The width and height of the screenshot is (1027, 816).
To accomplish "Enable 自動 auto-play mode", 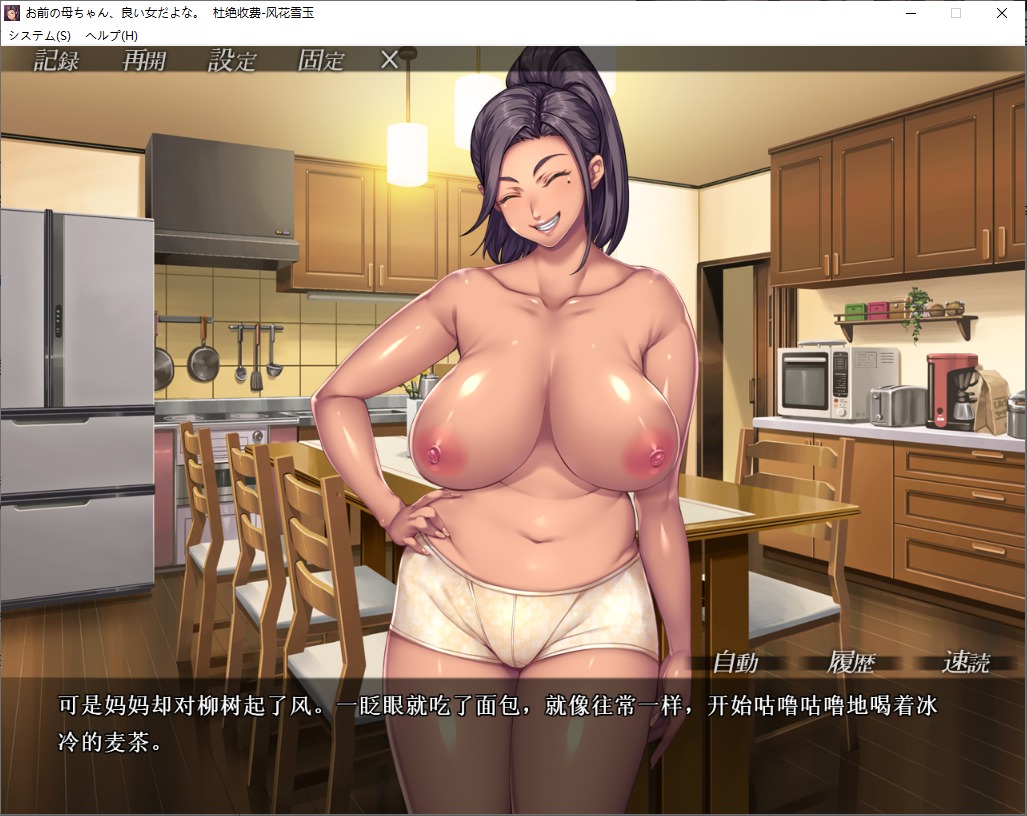I will coord(735,662).
